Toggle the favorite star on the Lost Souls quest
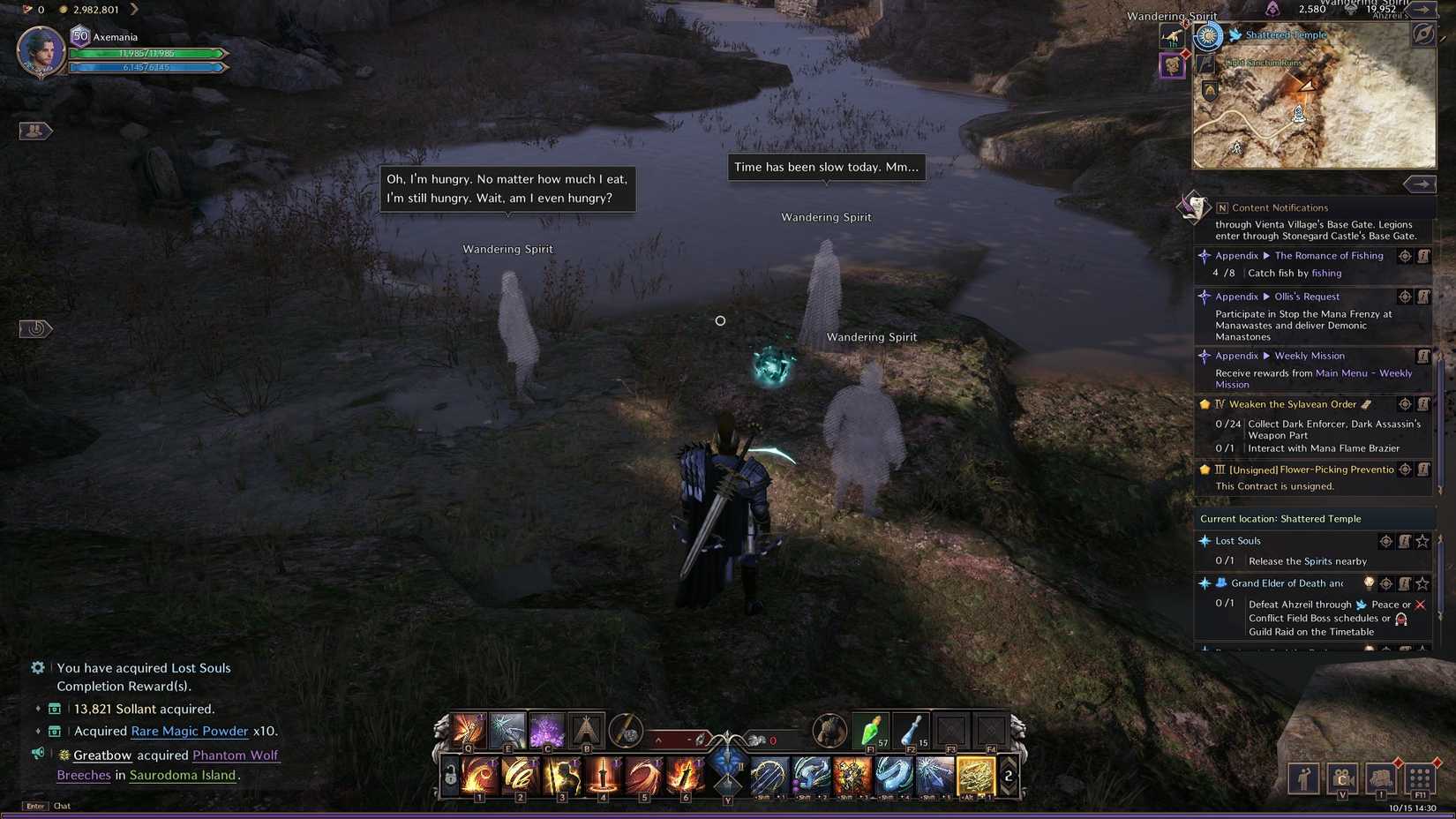This screenshot has width=1456, height=819. click(1422, 542)
